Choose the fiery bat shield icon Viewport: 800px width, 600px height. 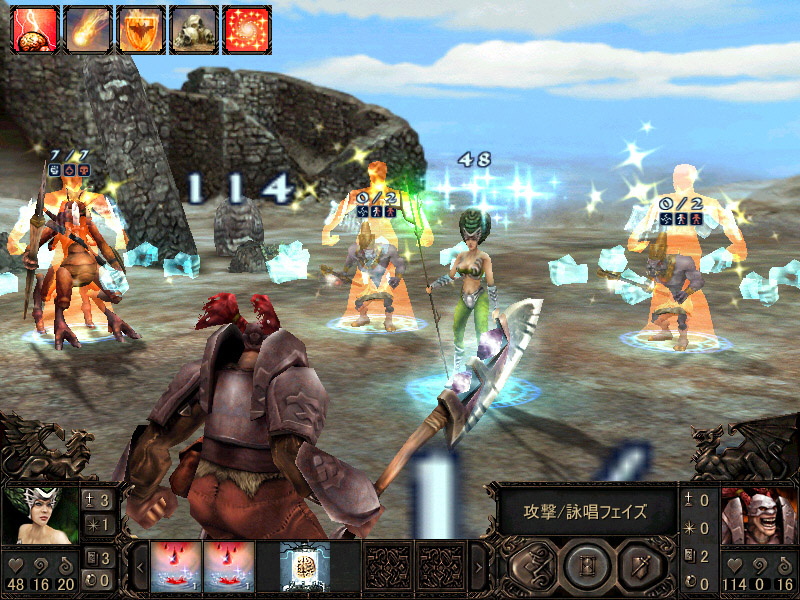click(138, 30)
